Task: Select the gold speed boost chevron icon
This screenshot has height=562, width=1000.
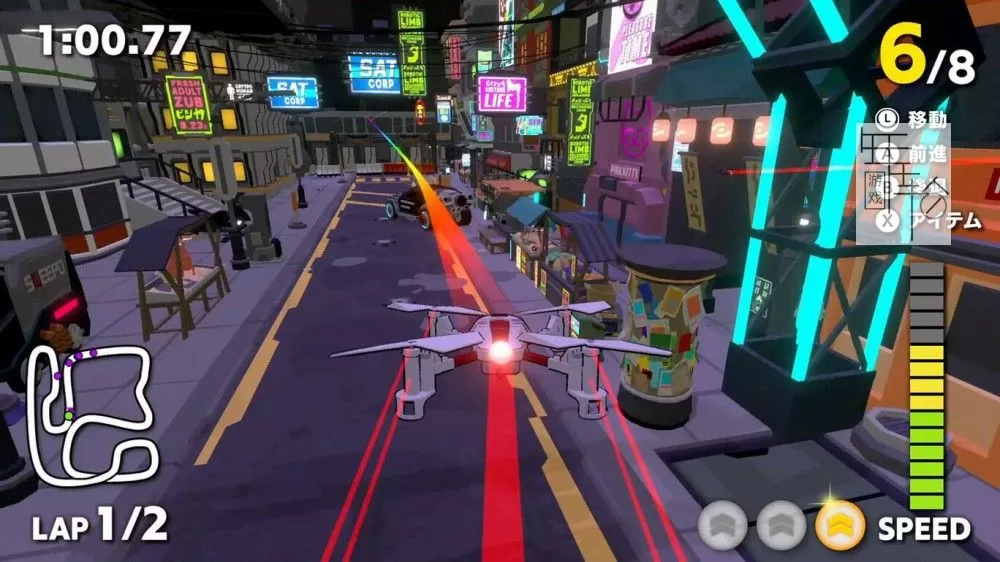Action: [840, 526]
